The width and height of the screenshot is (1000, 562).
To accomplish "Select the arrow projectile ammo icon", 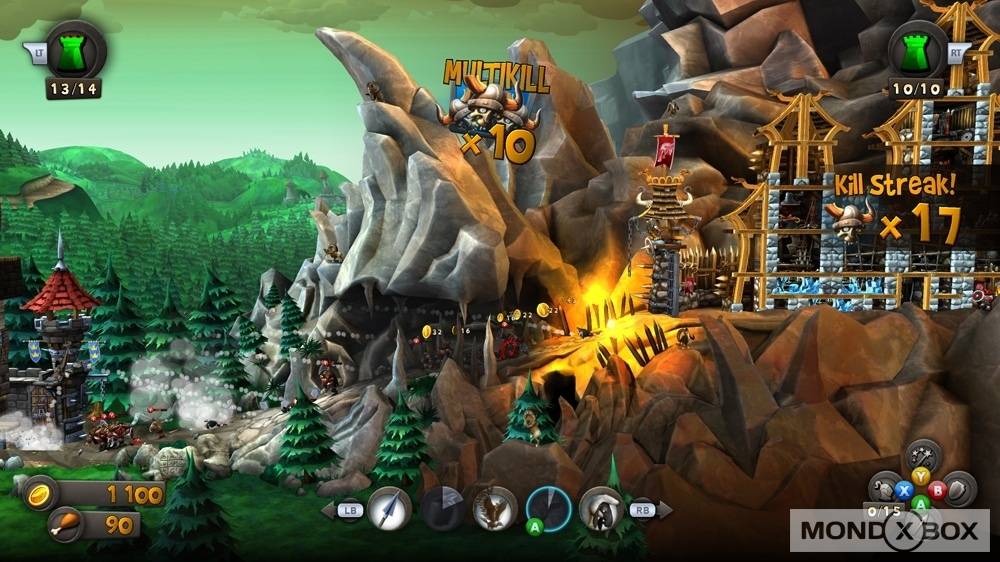I will click(x=389, y=509).
